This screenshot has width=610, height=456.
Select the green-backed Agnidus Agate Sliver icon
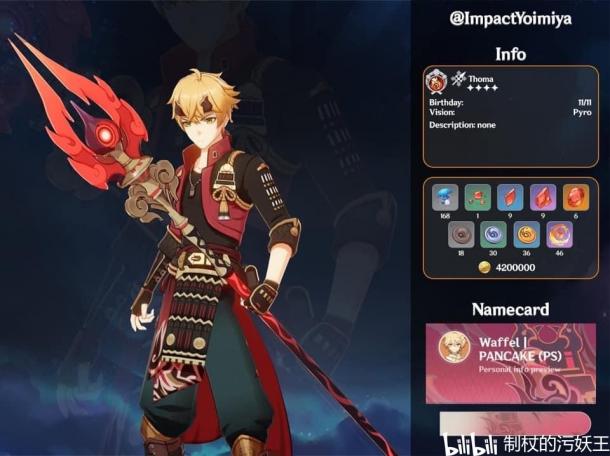tap(478, 197)
